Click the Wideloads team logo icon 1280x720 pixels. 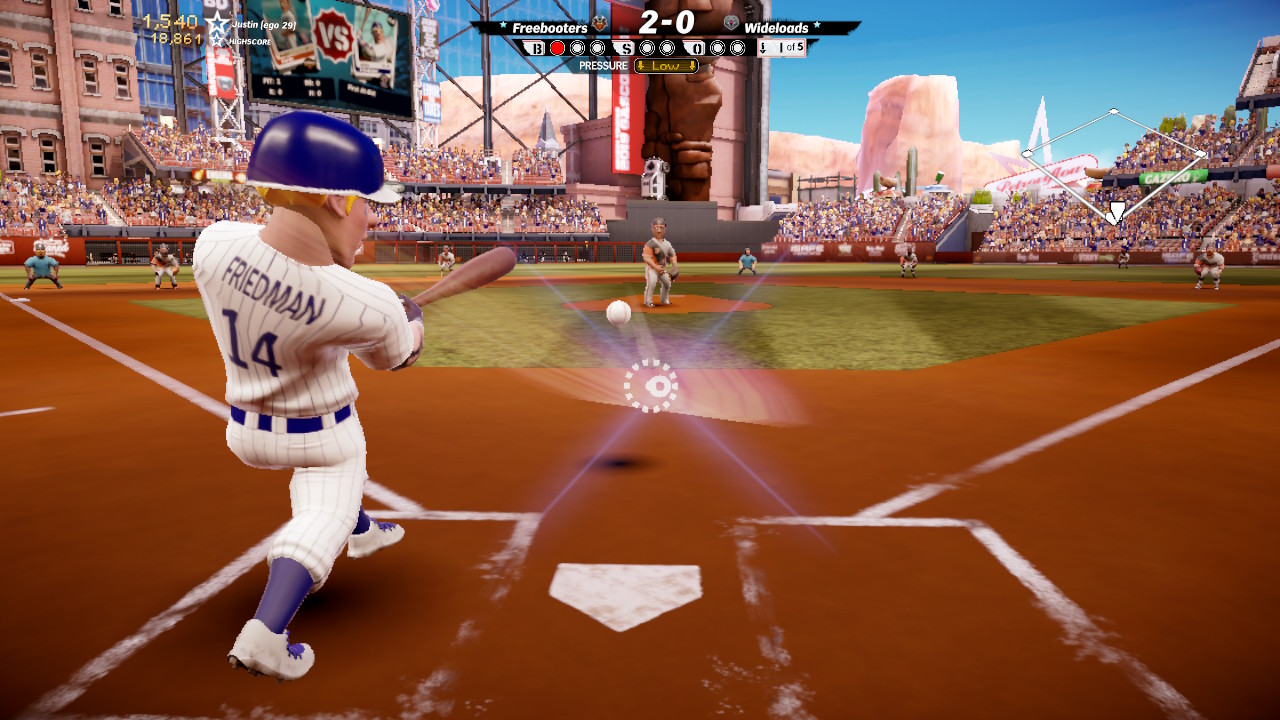(731, 24)
